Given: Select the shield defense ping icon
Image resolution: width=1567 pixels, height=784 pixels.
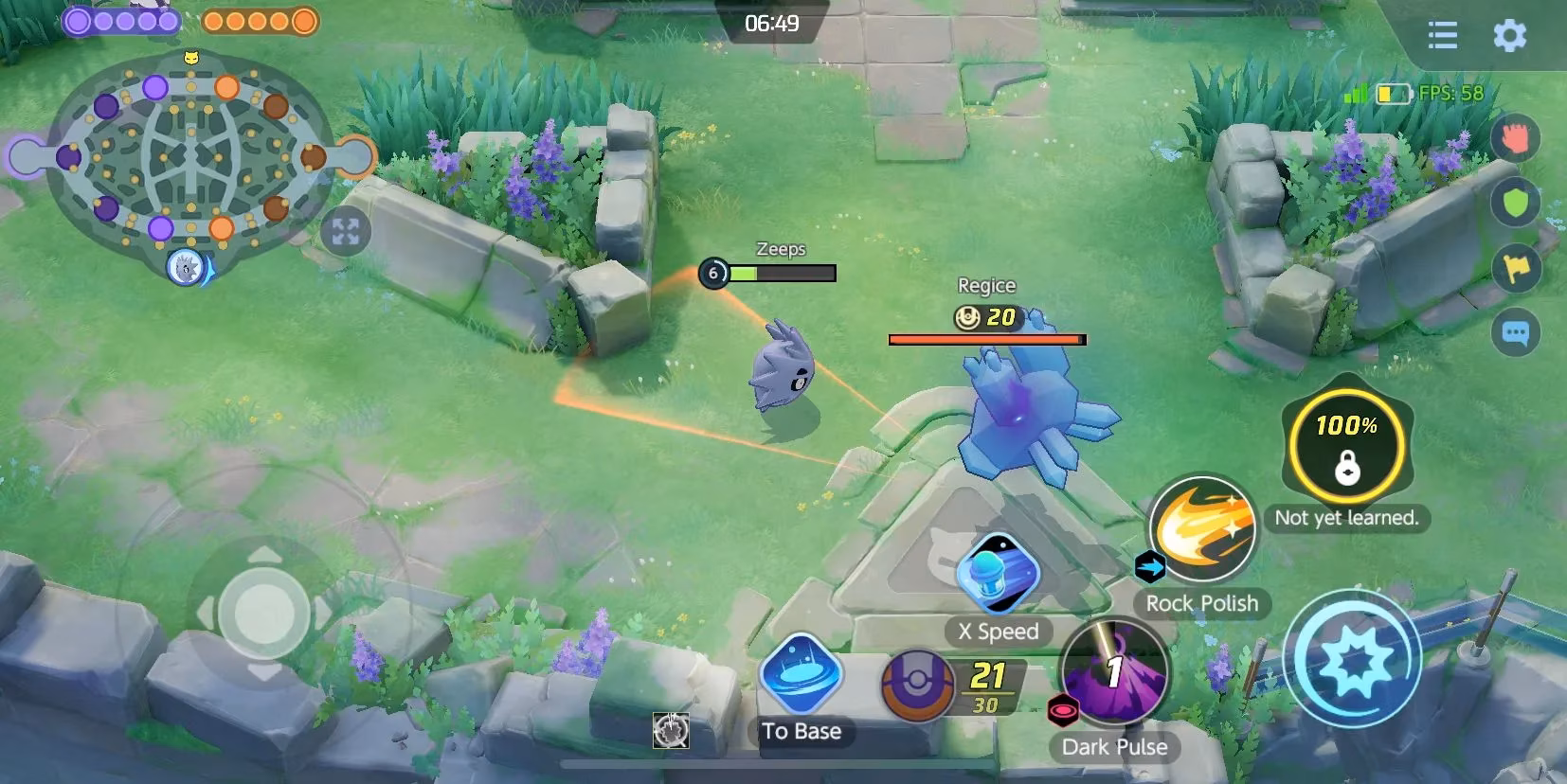Looking at the screenshot, I should point(1516,203).
